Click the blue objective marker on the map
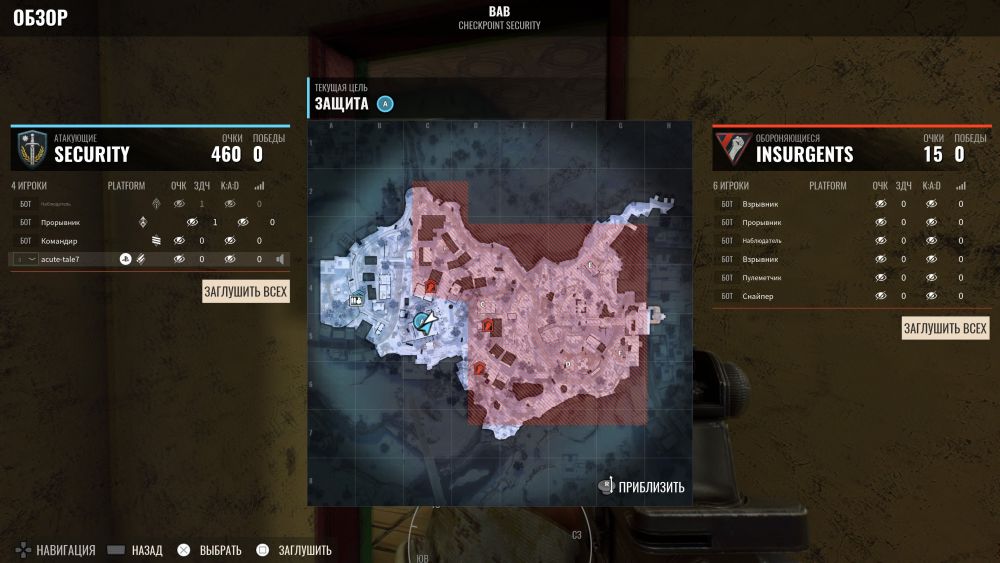This screenshot has width=1000, height=563. click(425, 321)
